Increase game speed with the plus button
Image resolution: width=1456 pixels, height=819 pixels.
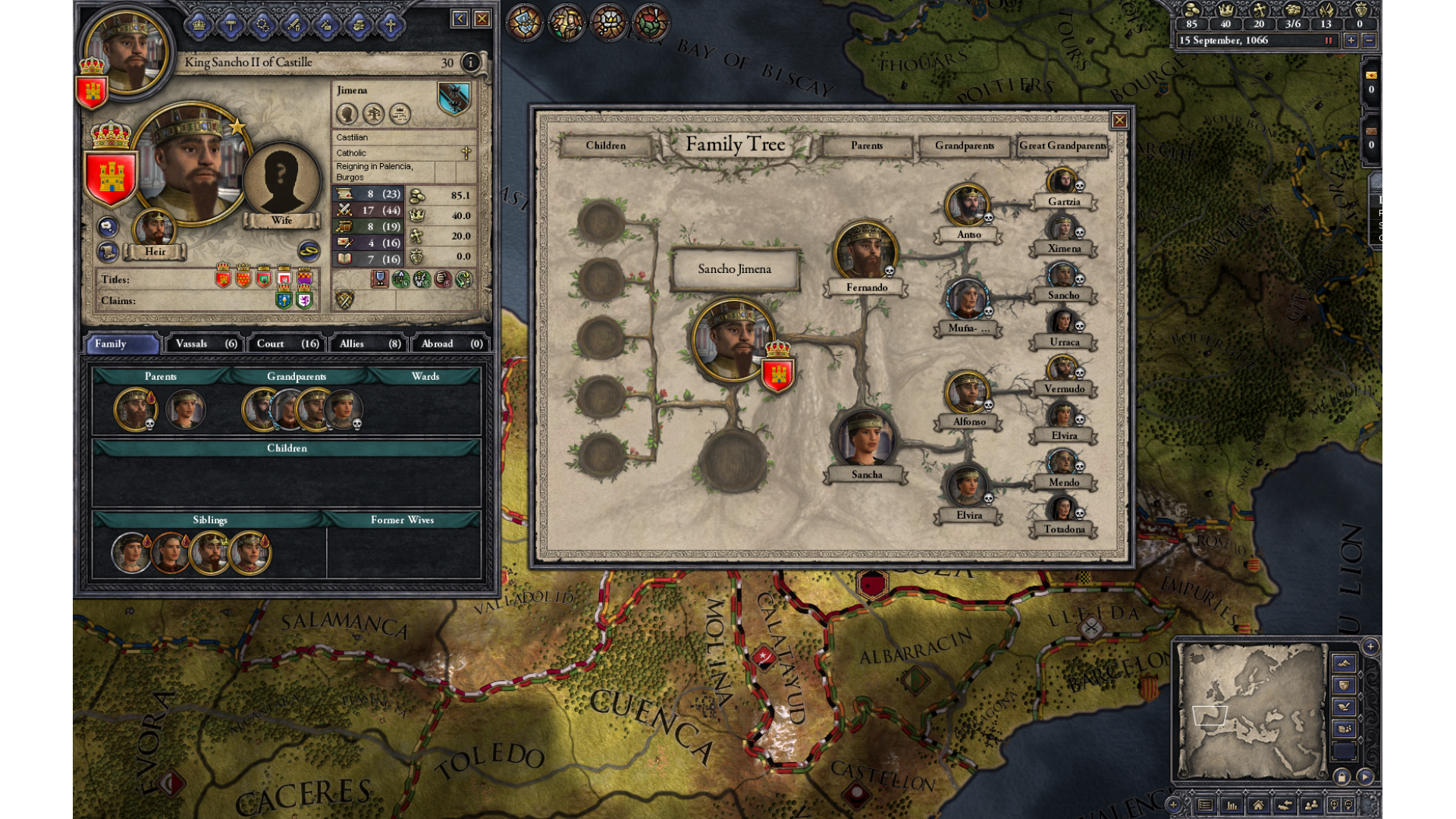coord(1351,41)
